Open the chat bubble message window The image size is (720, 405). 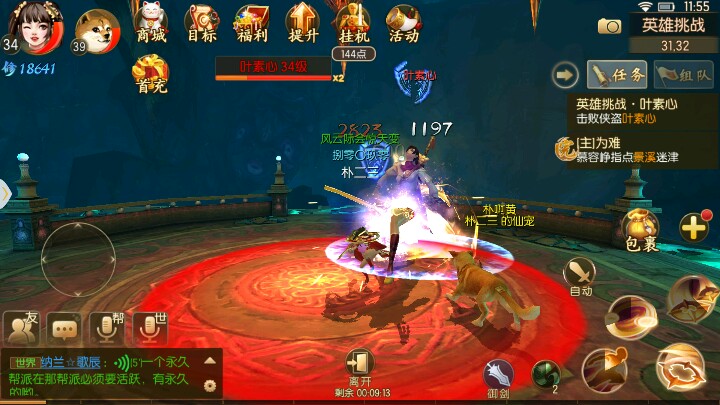coord(65,326)
